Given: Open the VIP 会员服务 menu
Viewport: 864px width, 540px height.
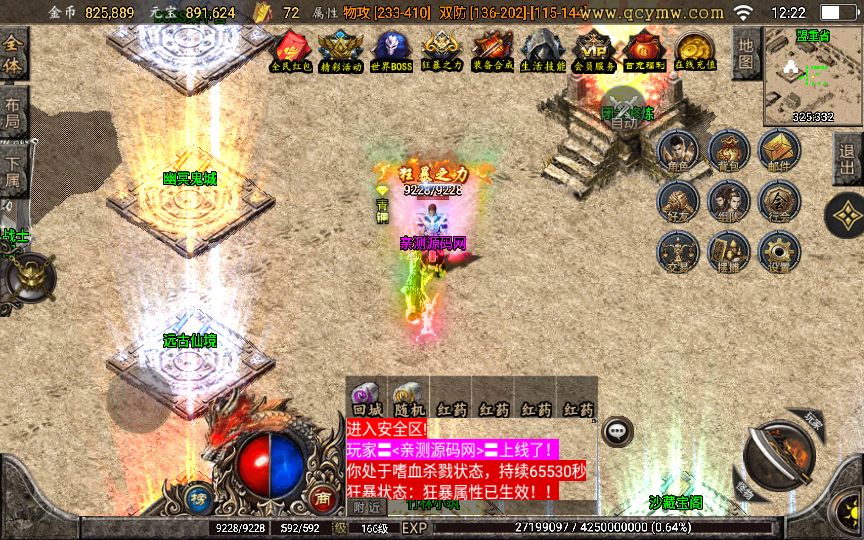Looking at the screenshot, I should click(595, 49).
